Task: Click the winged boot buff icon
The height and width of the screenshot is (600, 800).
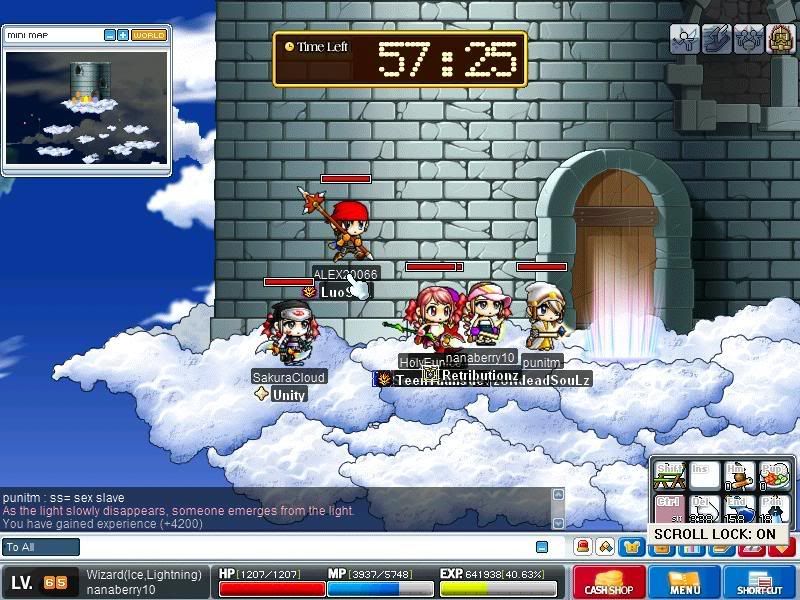Action: coord(716,39)
